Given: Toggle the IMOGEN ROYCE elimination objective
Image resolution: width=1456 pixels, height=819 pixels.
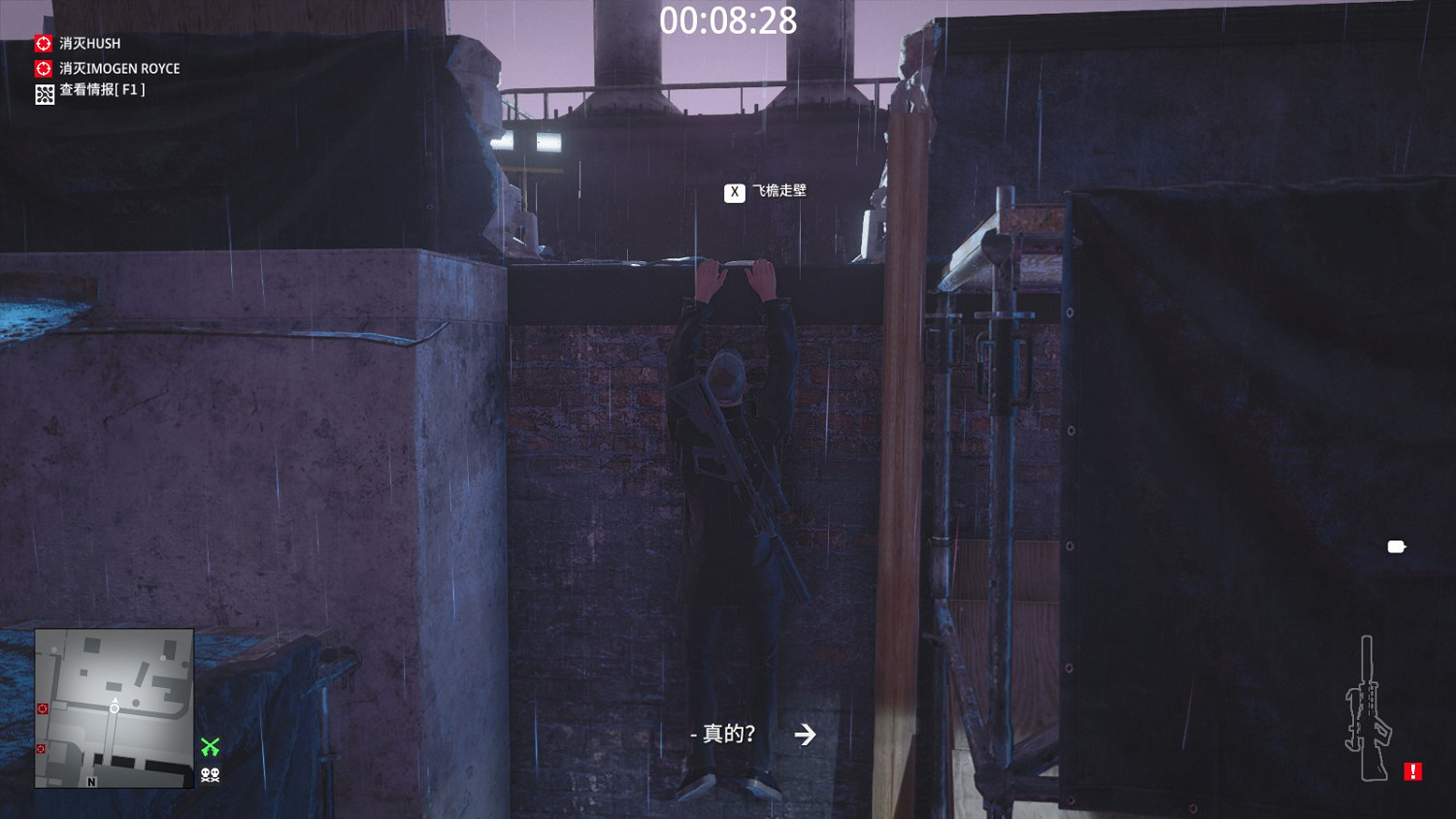Looking at the screenshot, I should coord(116,68).
